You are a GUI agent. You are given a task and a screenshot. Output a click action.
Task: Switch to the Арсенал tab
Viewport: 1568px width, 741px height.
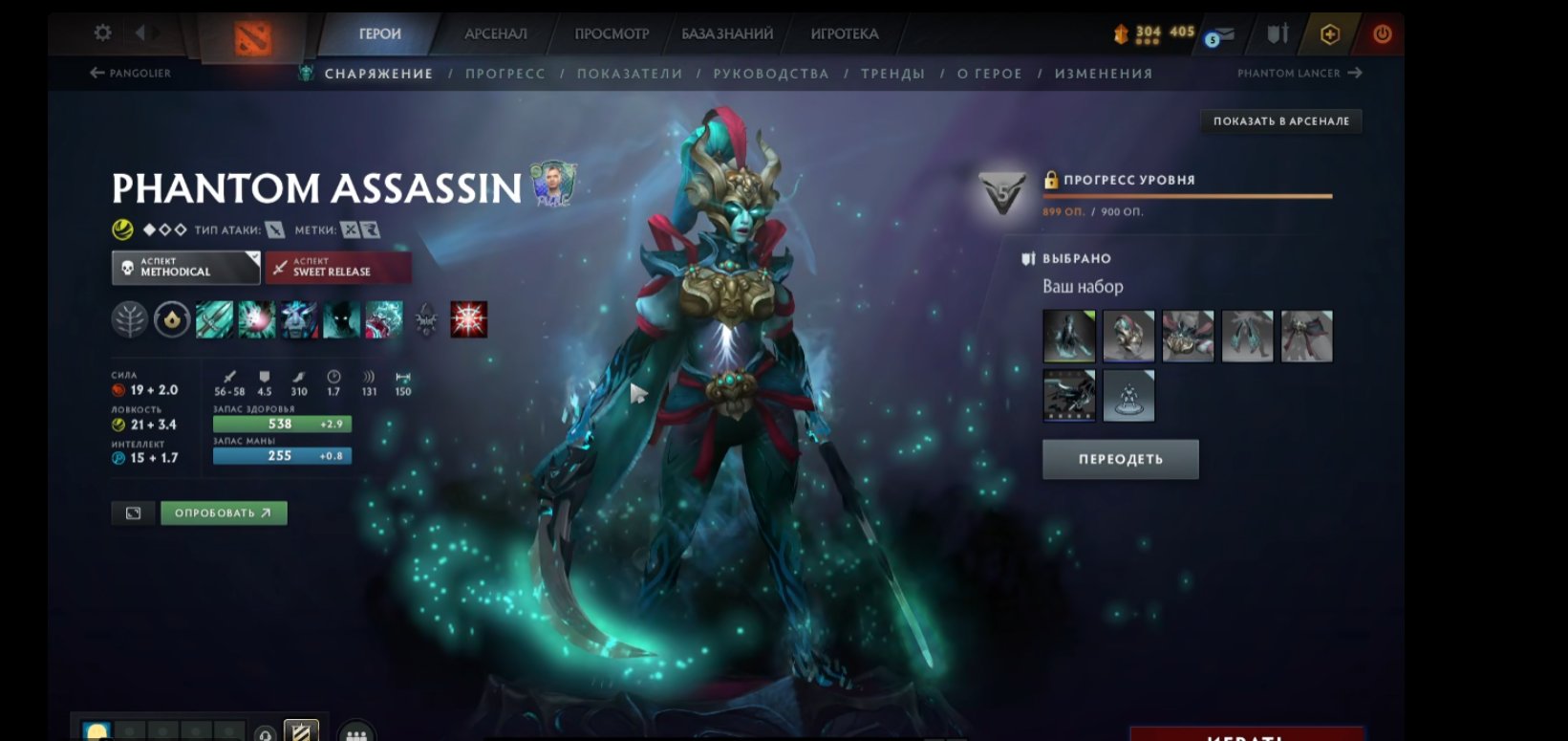tap(495, 33)
